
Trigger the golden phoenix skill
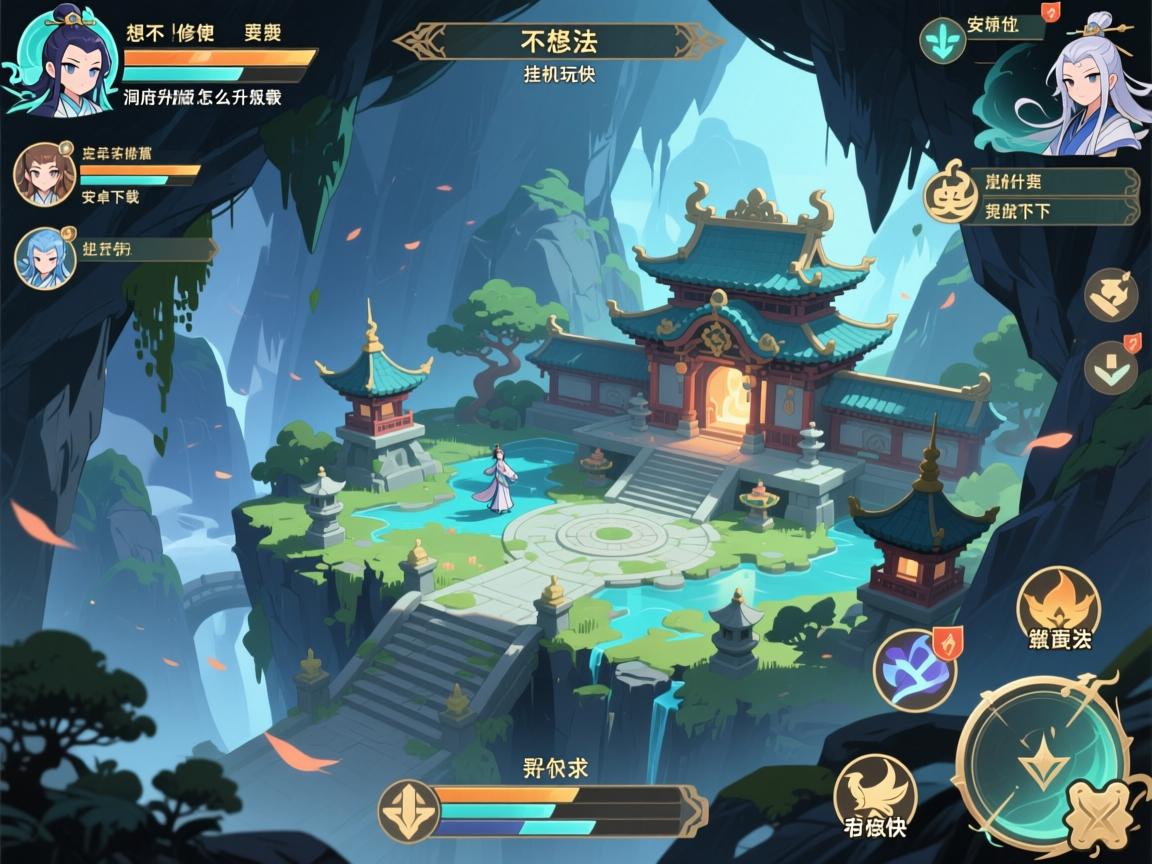pos(875,793)
